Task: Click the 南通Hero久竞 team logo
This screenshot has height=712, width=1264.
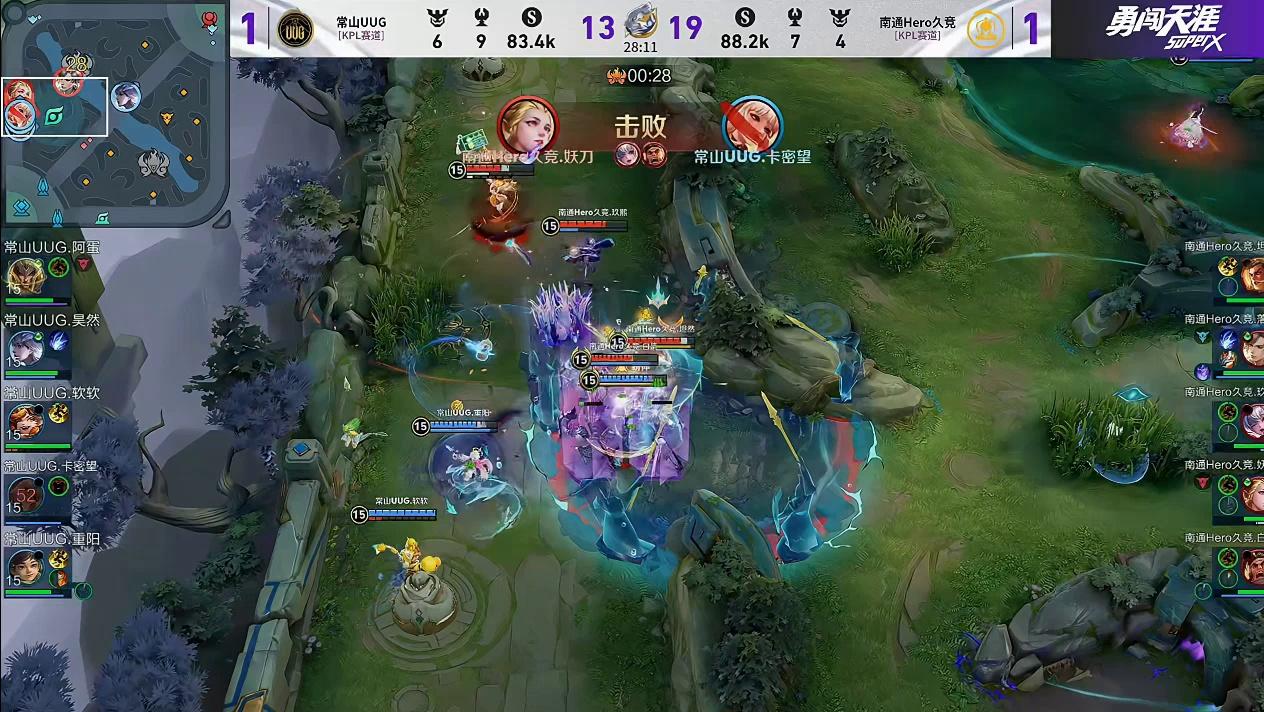Action: click(986, 29)
